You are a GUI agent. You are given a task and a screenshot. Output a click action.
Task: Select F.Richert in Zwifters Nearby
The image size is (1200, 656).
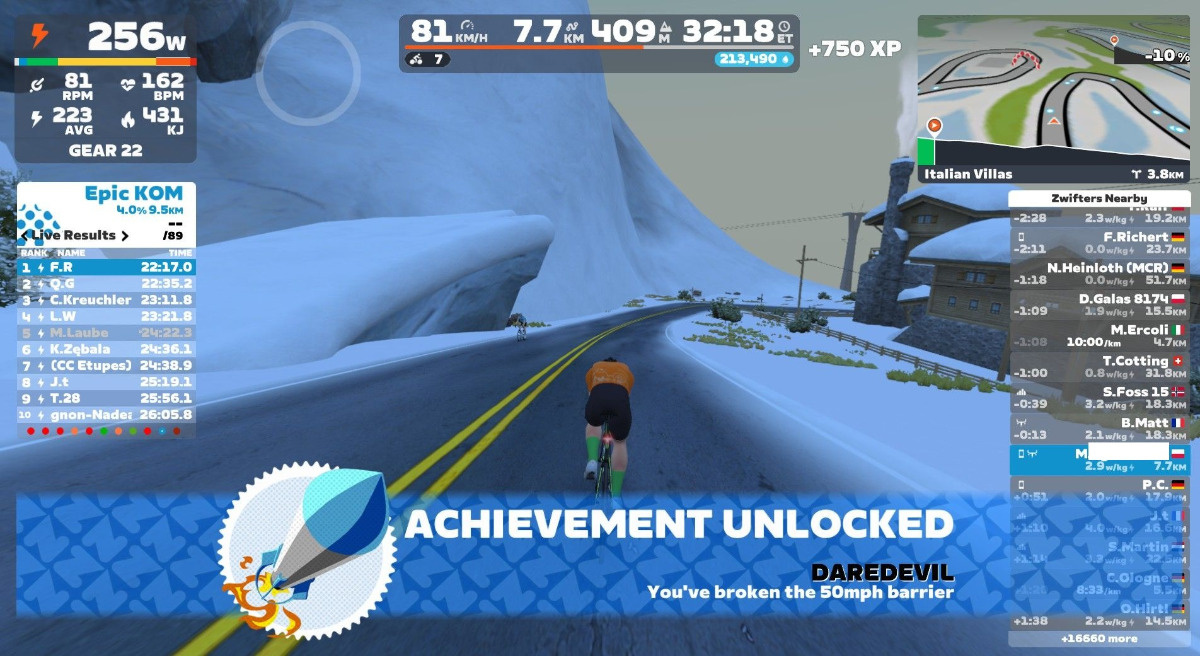tap(1099, 243)
